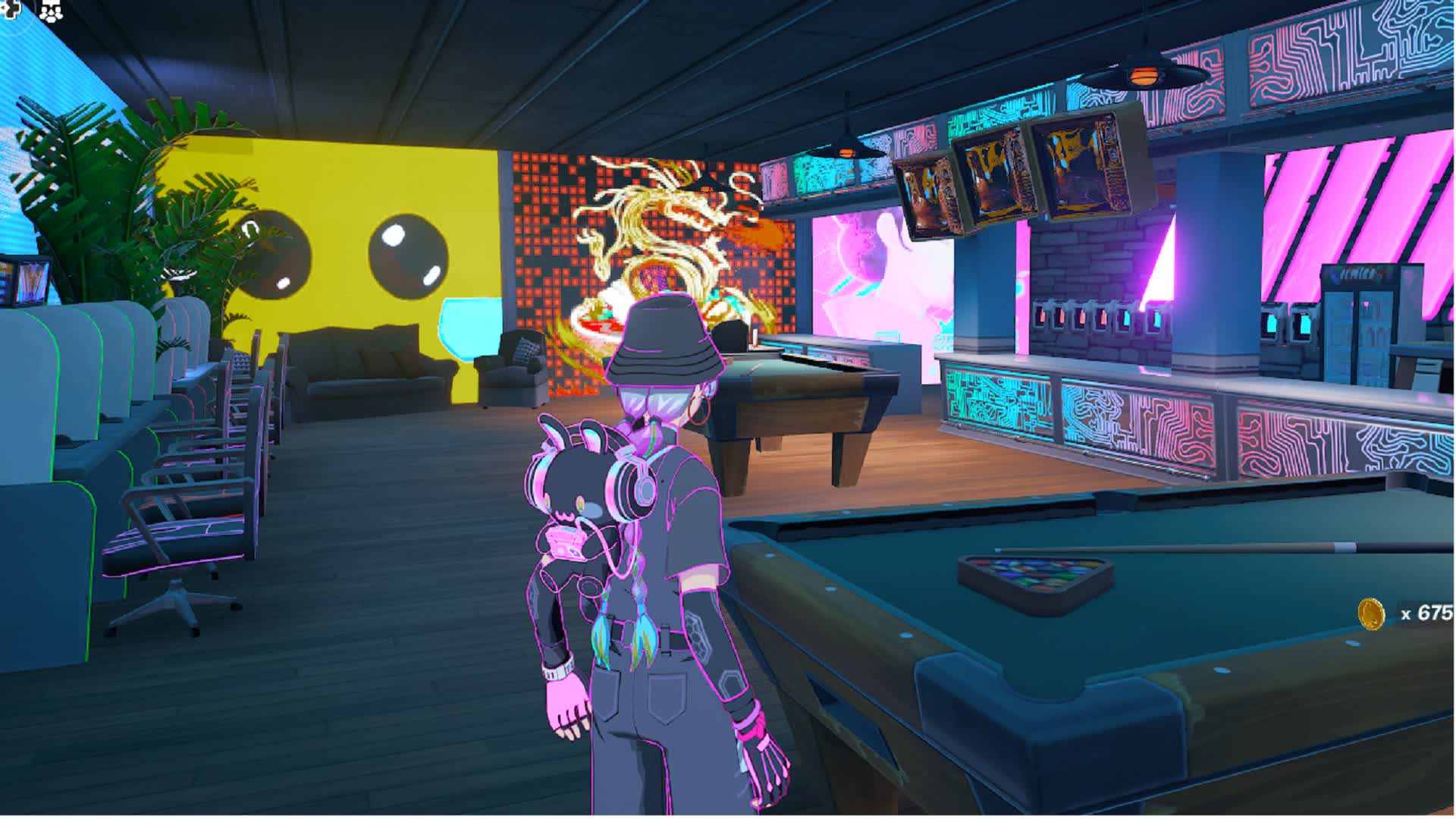The width and height of the screenshot is (1456, 819).
Task: Open the social/party menu icon top-left
Action: click(50, 9)
